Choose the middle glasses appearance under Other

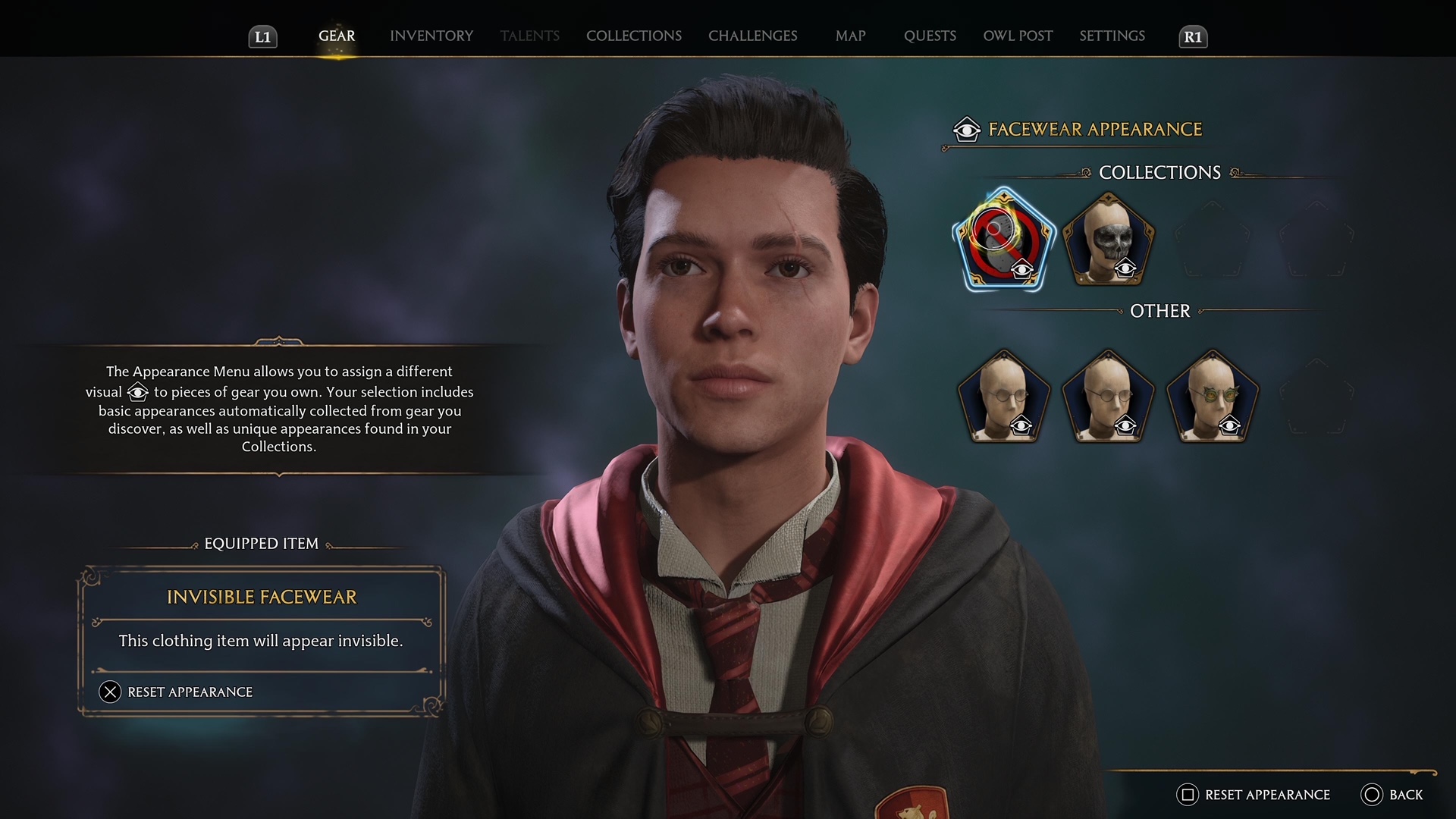point(1109,394)
